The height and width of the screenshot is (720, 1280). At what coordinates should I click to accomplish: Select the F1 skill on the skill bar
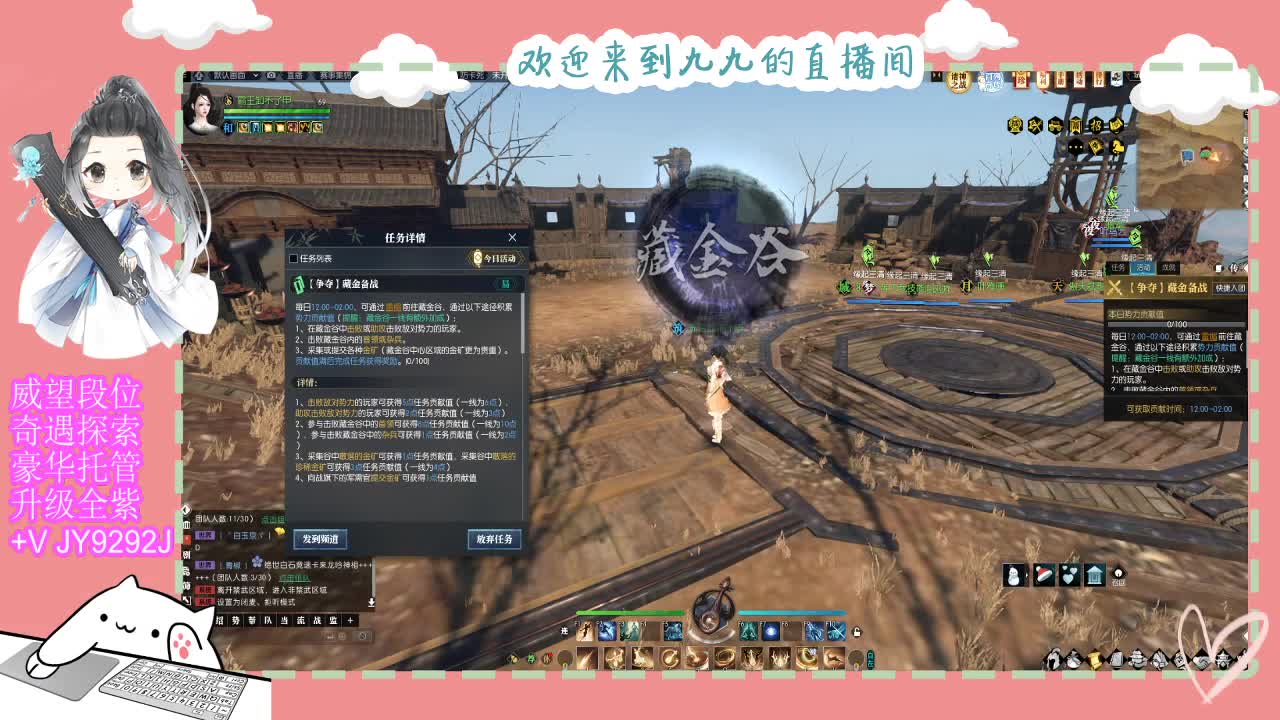coord(586,632)
